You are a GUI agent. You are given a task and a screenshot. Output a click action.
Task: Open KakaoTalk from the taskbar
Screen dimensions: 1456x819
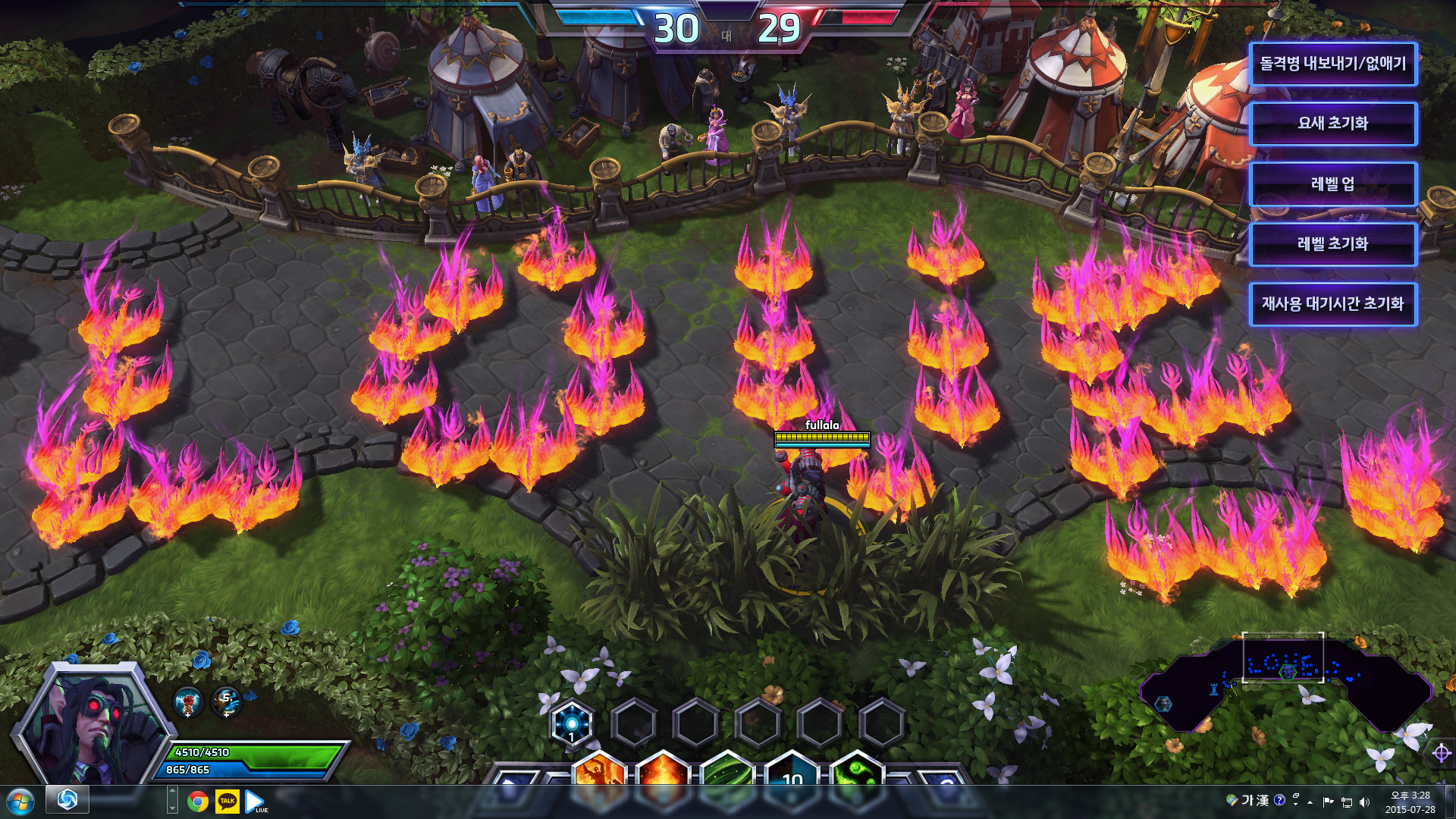227,802
